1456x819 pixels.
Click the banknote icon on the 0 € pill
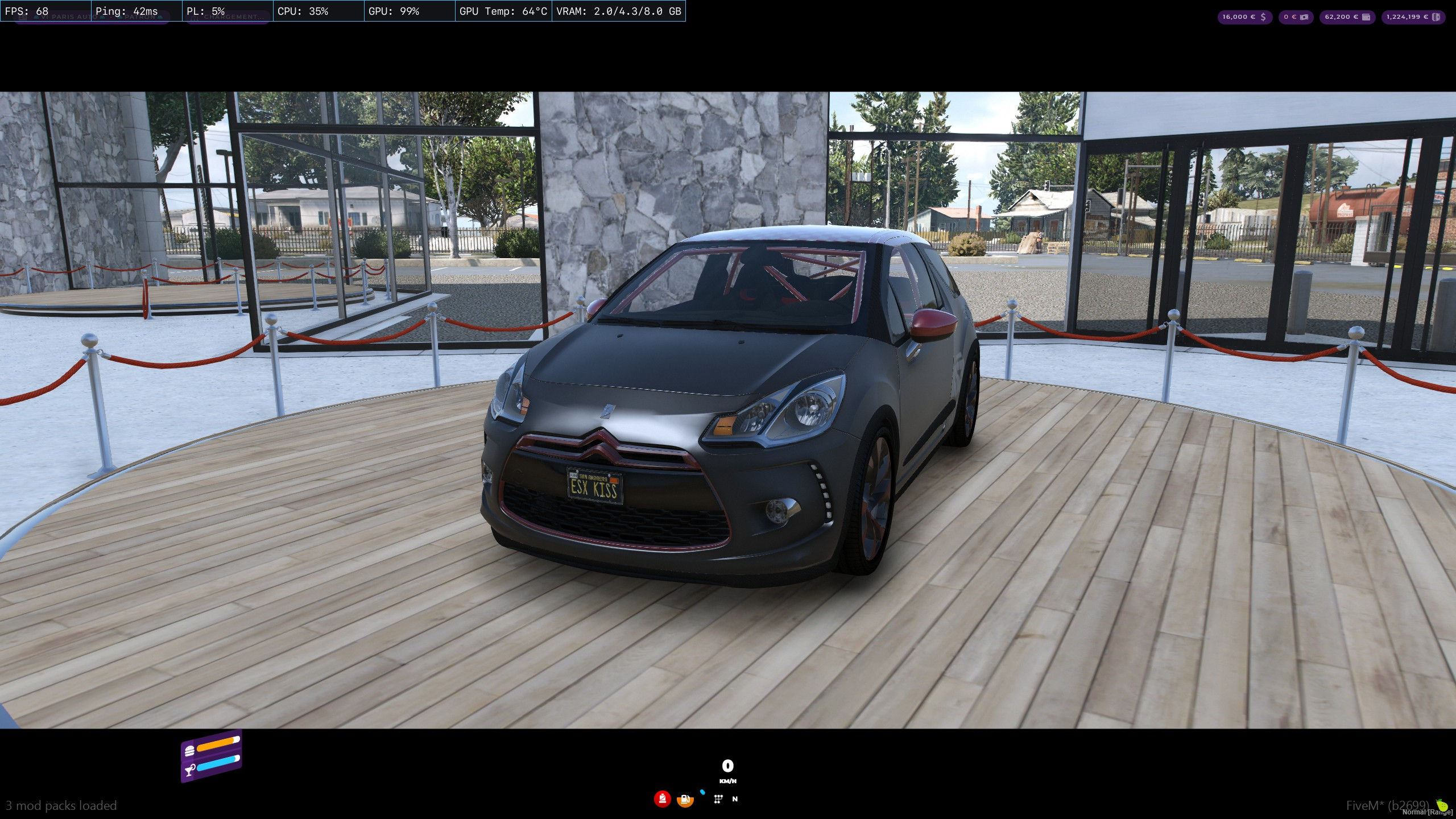coord(1304,17)
